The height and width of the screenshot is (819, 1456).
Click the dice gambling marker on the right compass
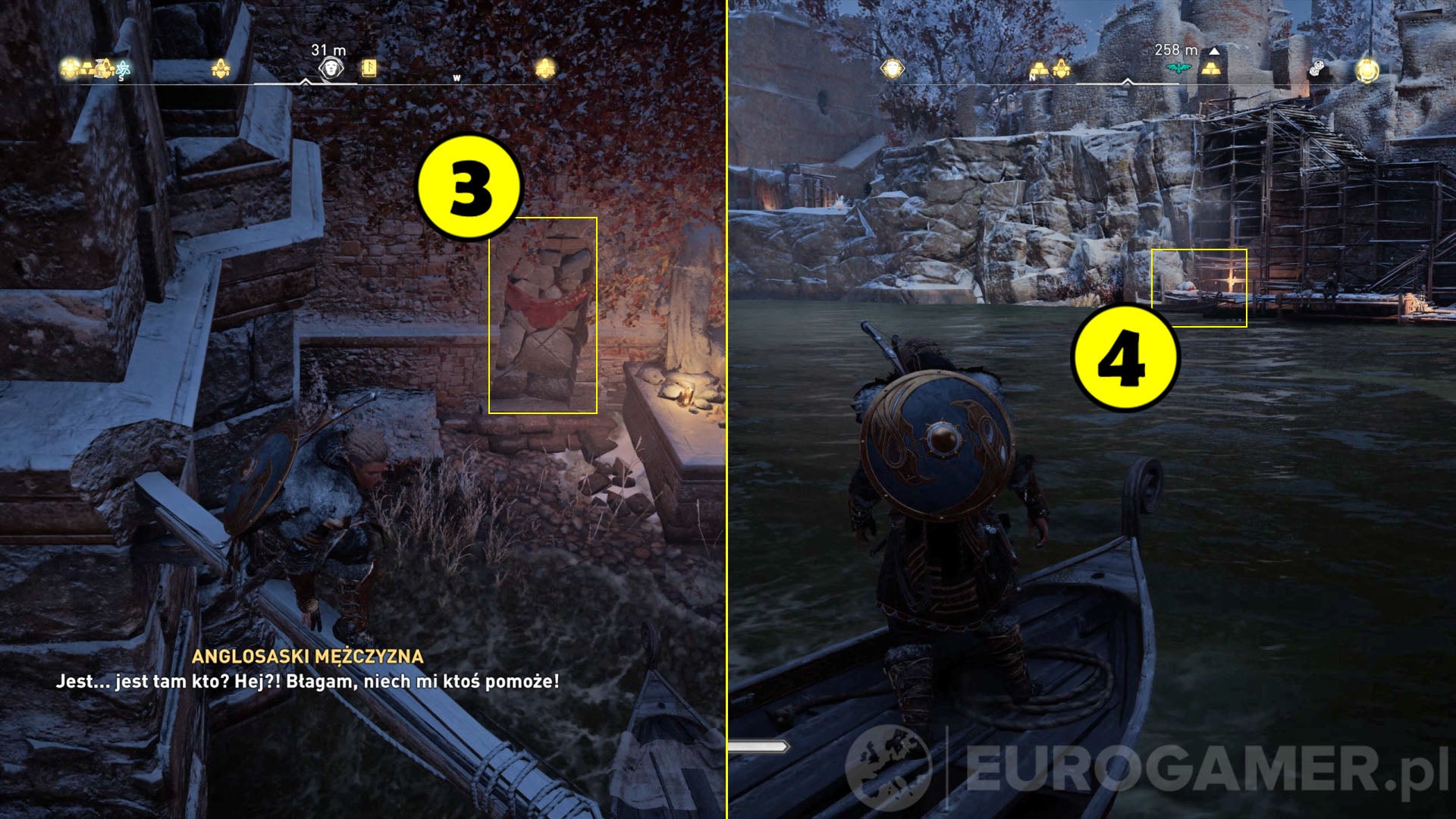tap(1316, 69)
